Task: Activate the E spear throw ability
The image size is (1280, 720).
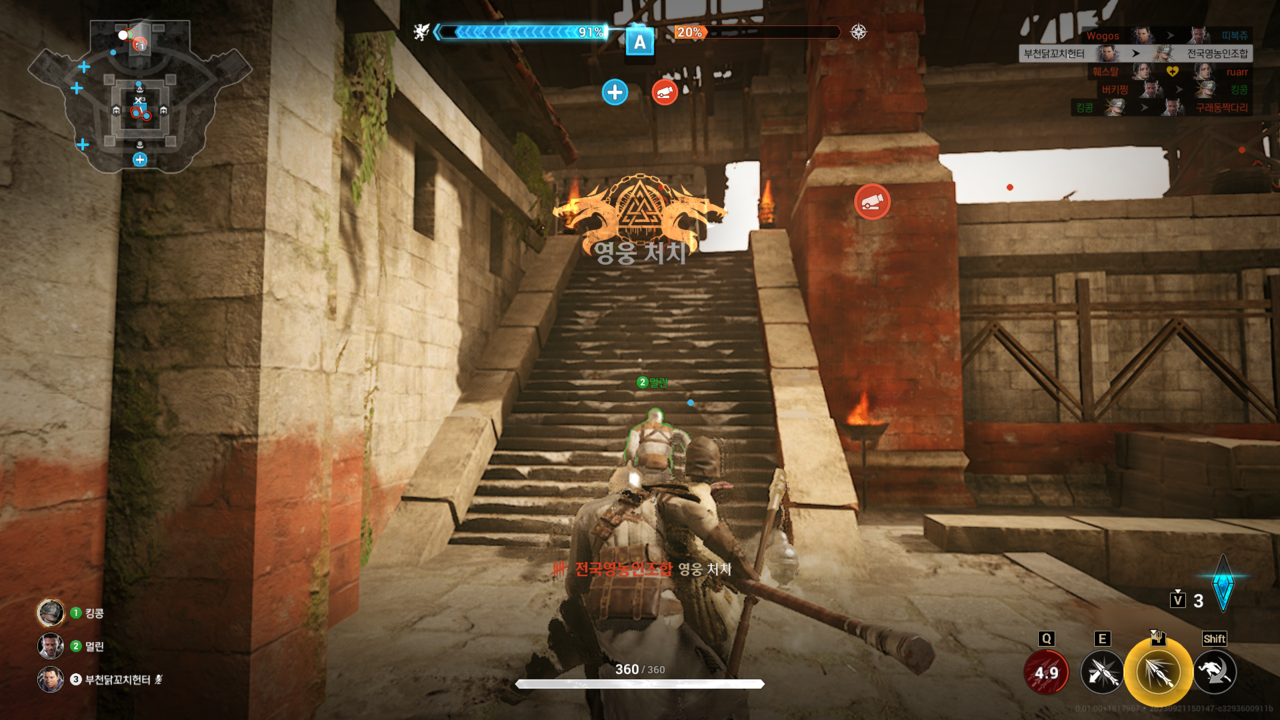Action: (x=1102, y=672)
